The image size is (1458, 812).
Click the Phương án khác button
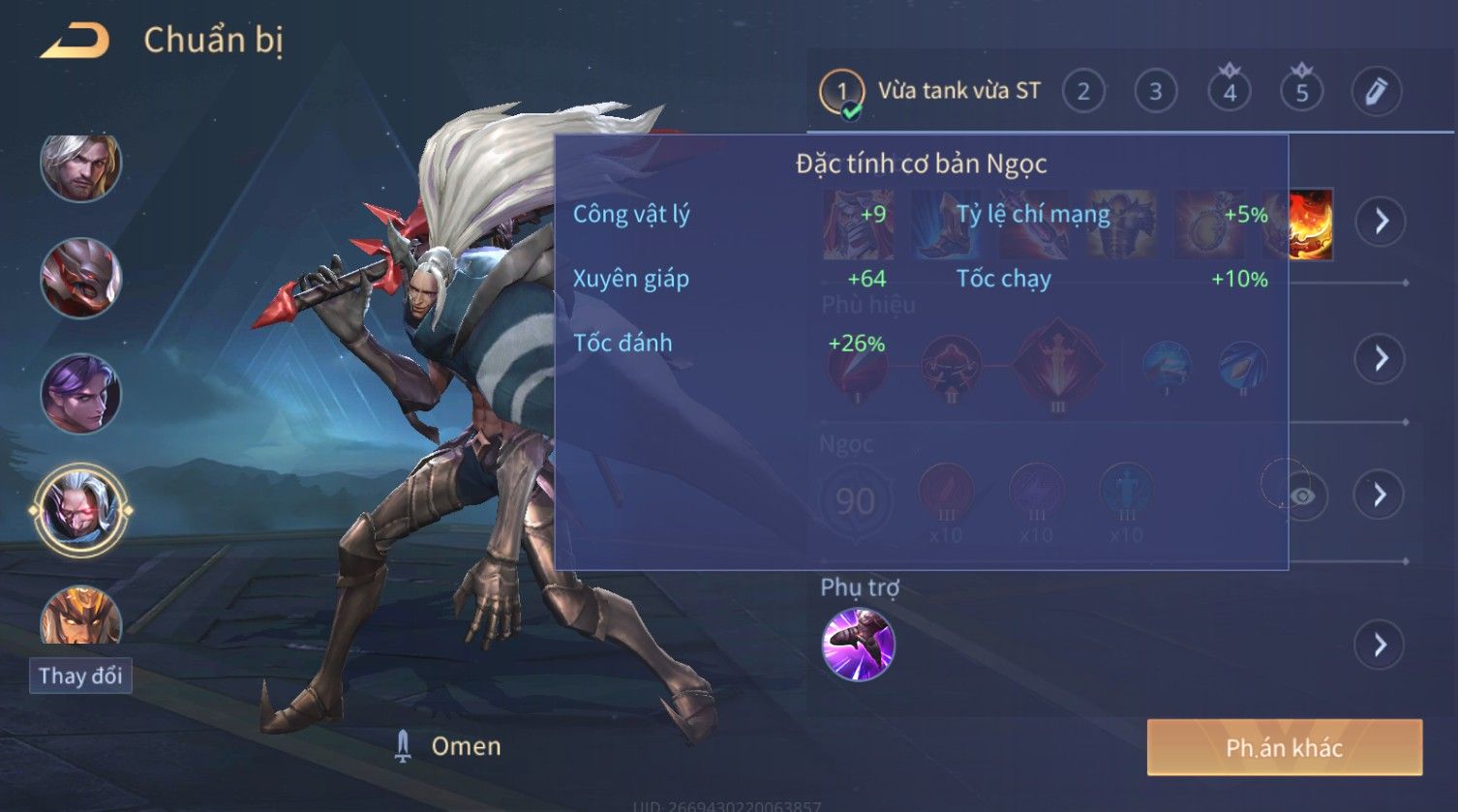click(x=1284, y=747)
